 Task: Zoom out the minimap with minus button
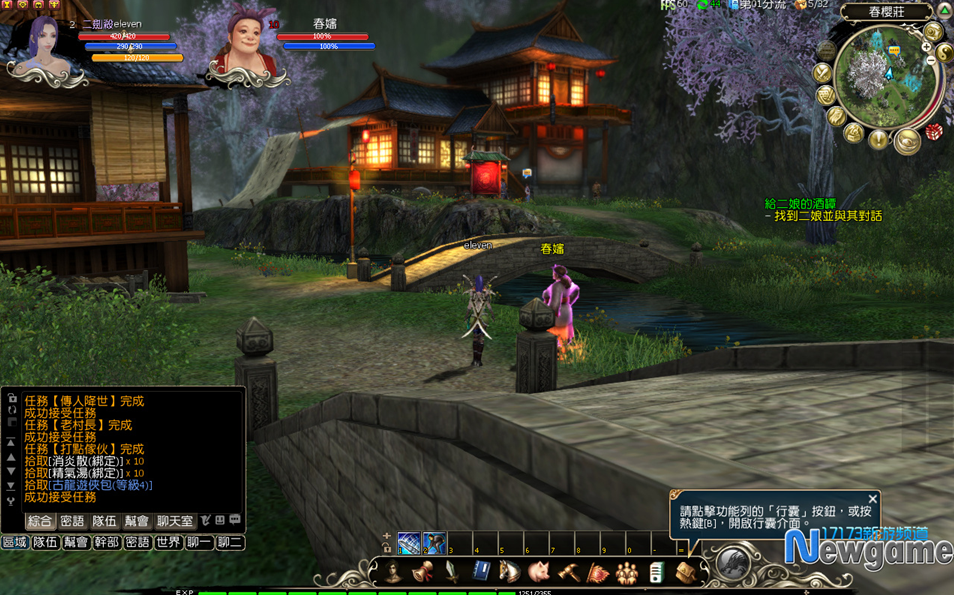(932, 61)
